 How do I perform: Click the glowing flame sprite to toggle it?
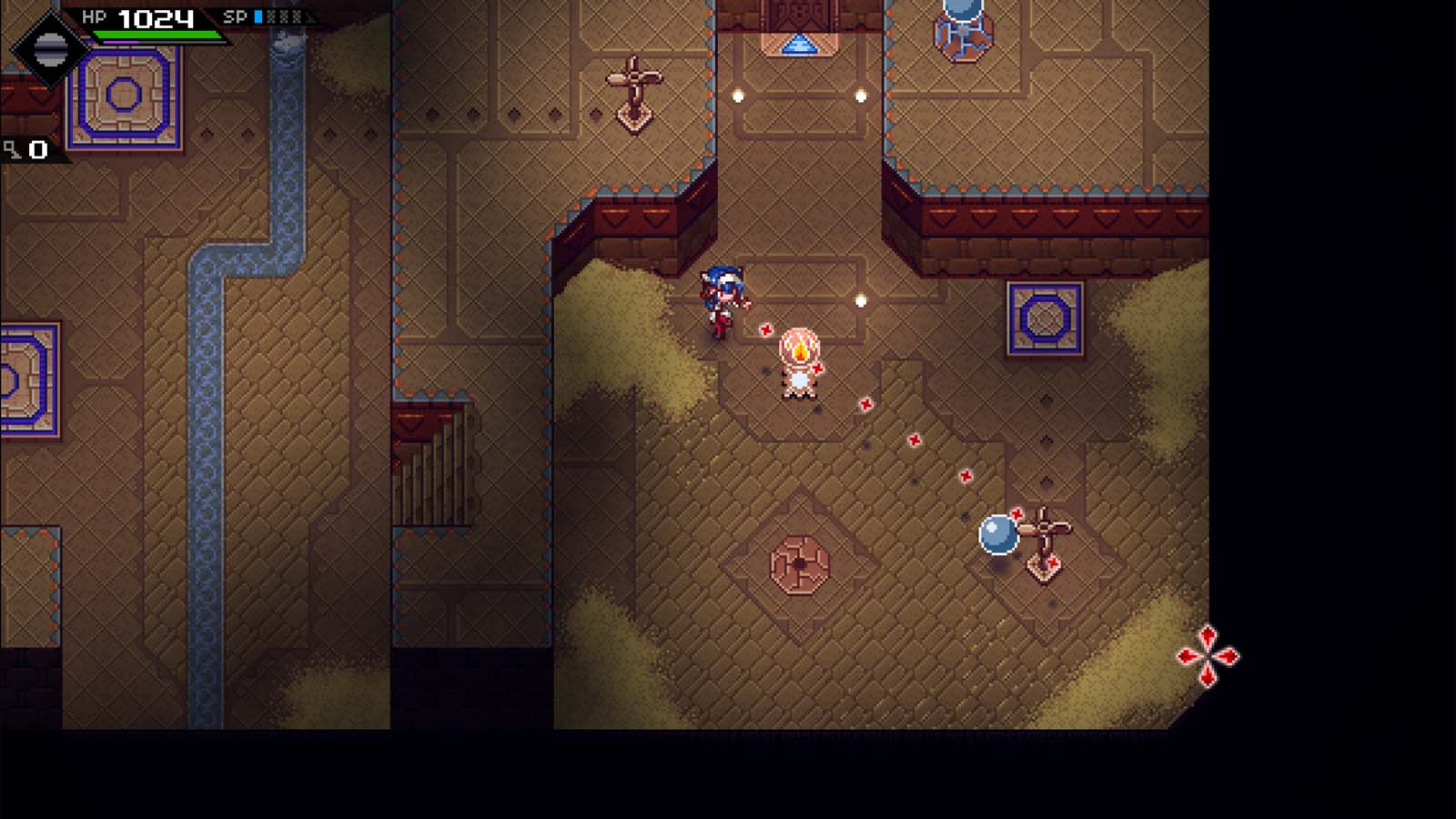click(799, 355)
